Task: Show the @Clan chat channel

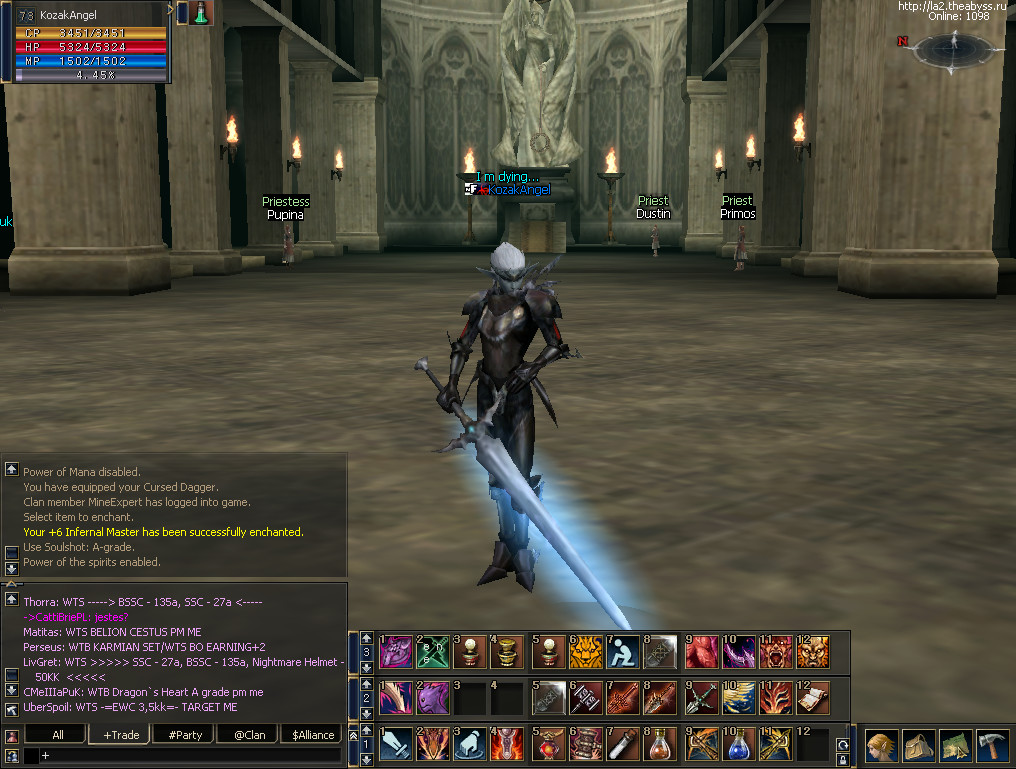Action: coord(249,735)
